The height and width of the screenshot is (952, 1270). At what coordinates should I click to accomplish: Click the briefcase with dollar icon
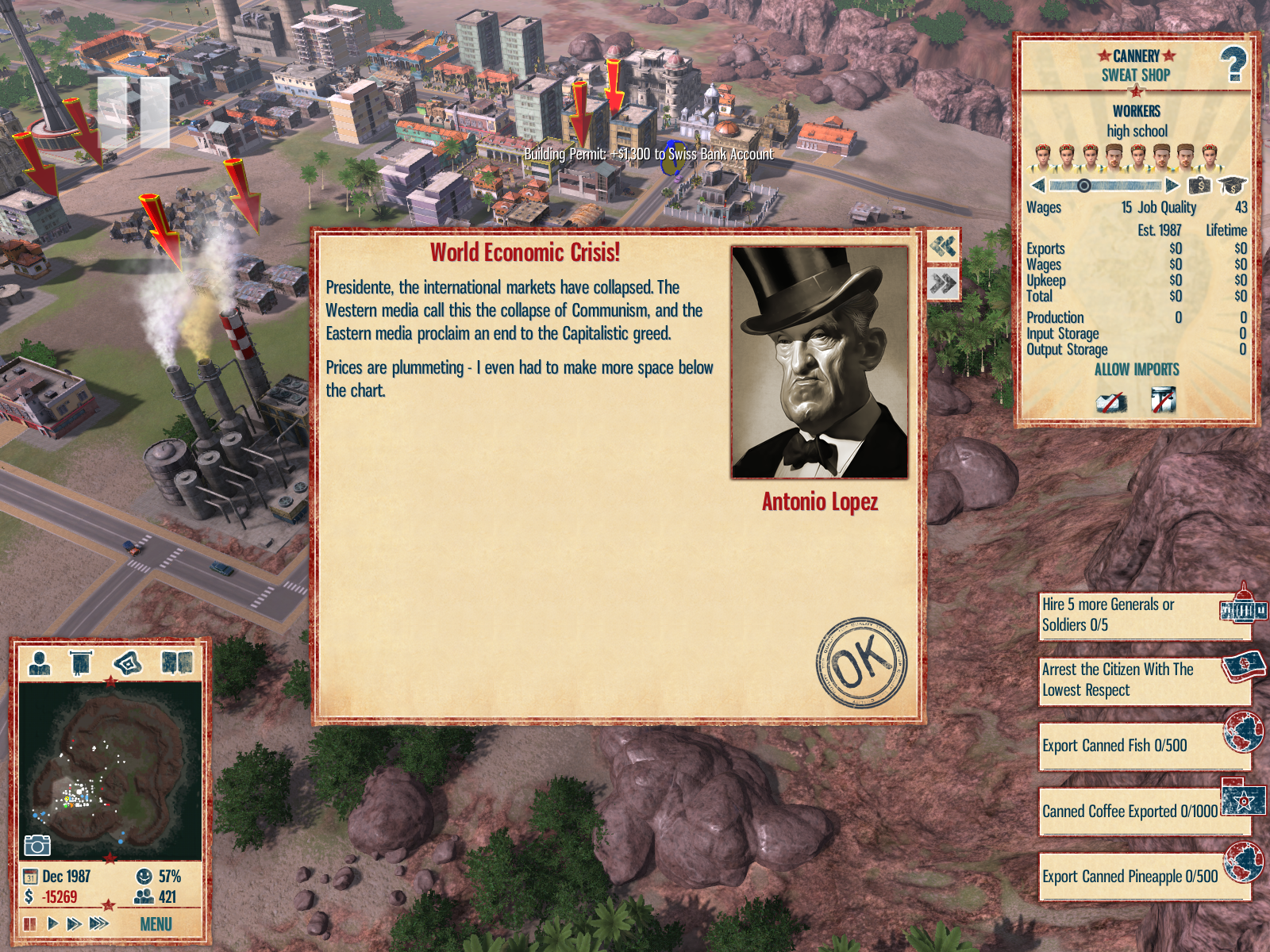pyautogui.click(x=1199, y=186)
